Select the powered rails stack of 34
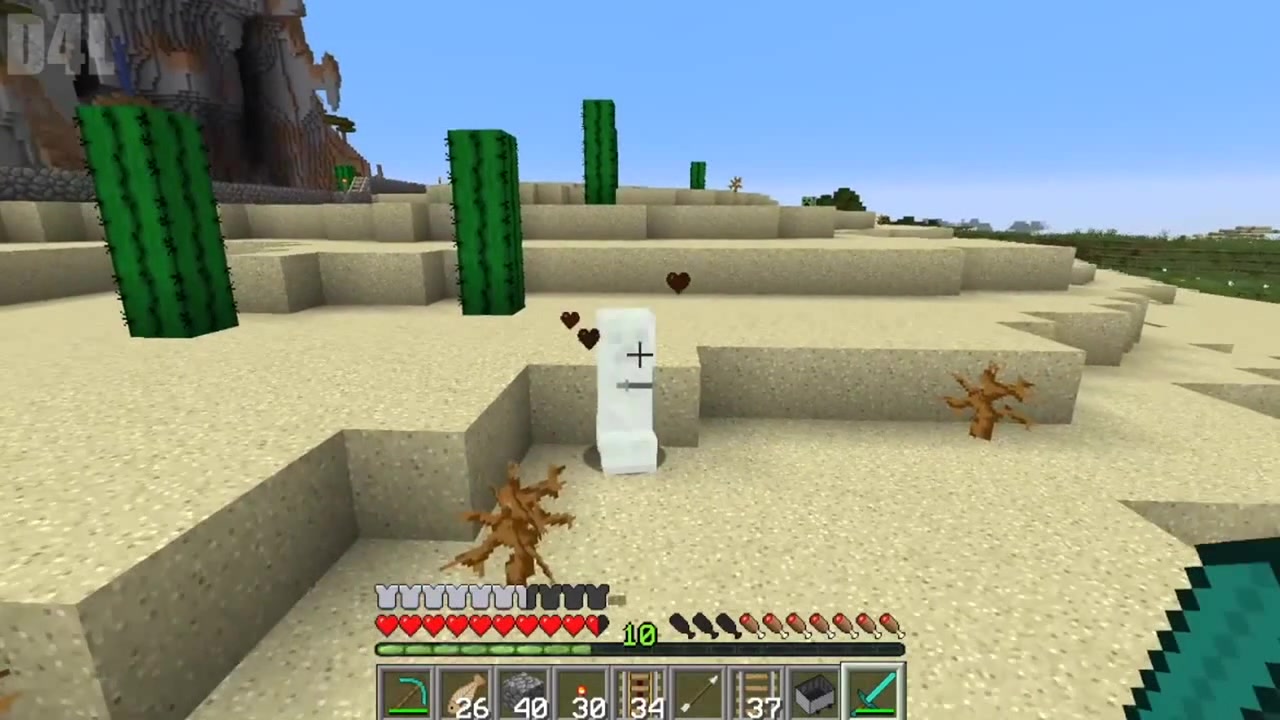 tap(641, 690)
